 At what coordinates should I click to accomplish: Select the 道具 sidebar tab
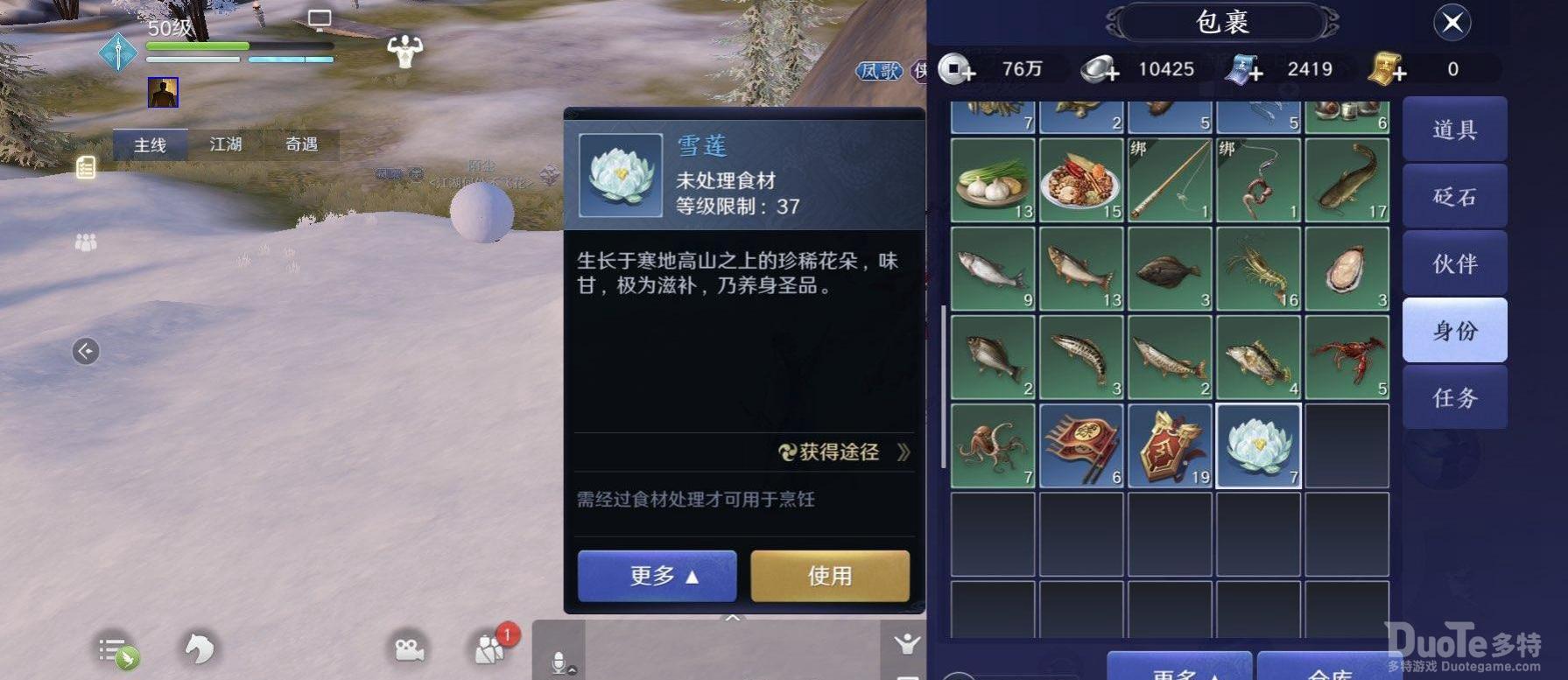pos(1455,129)
